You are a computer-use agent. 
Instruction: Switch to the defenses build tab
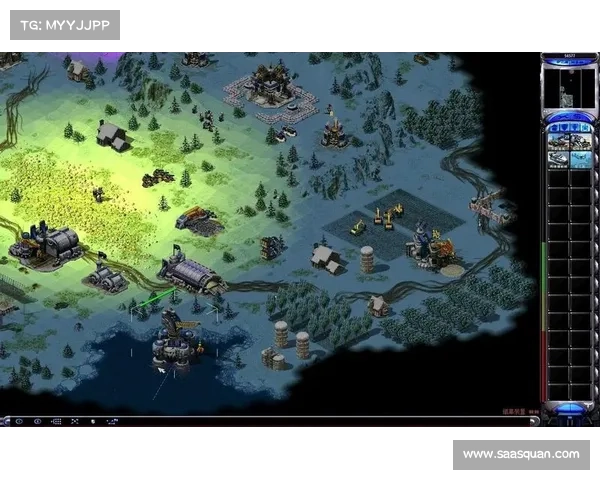pyautogui.click(x=564, y=128)
